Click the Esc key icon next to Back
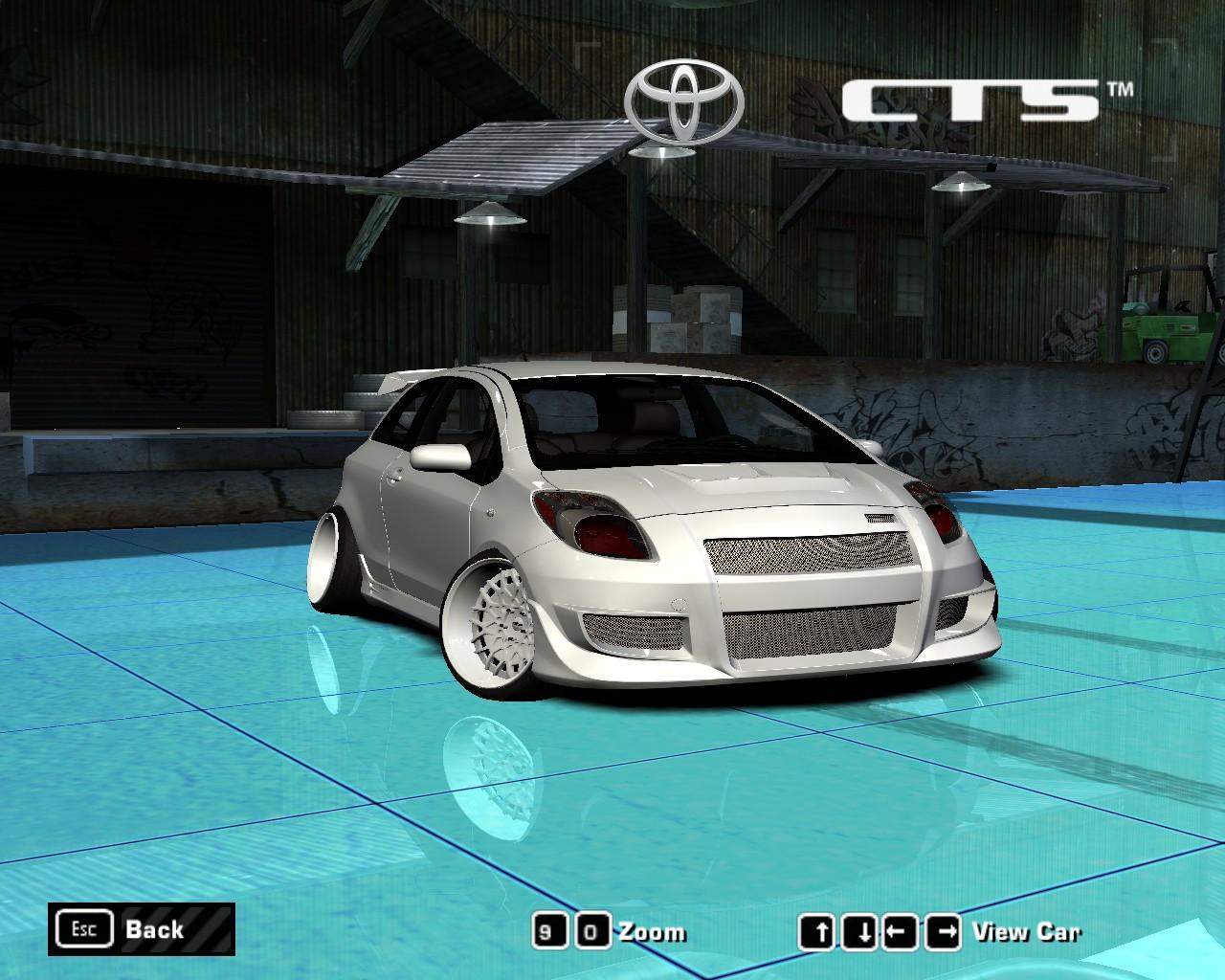The height and width of the screenshot is (980, 1225). 84,926
